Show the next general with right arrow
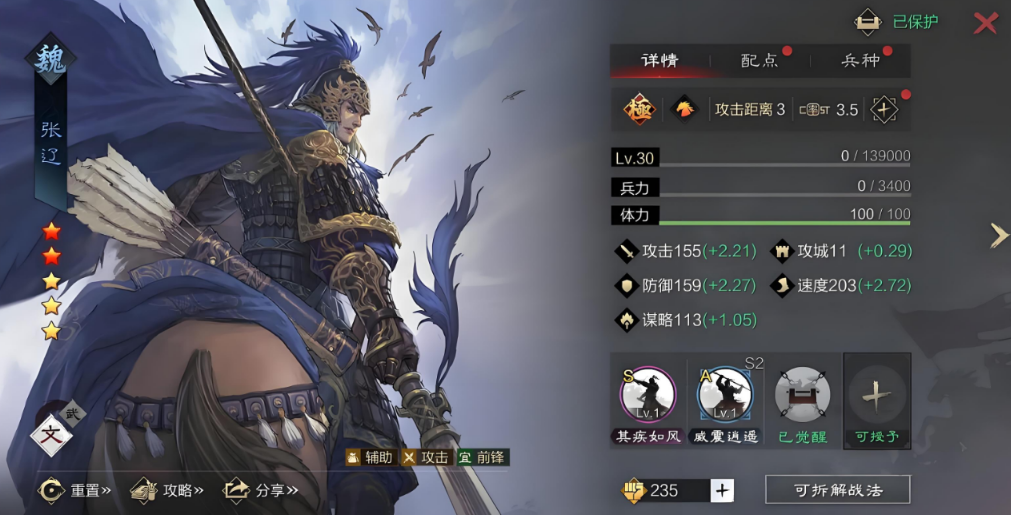Screen dimensions: 1011x515 998,235
